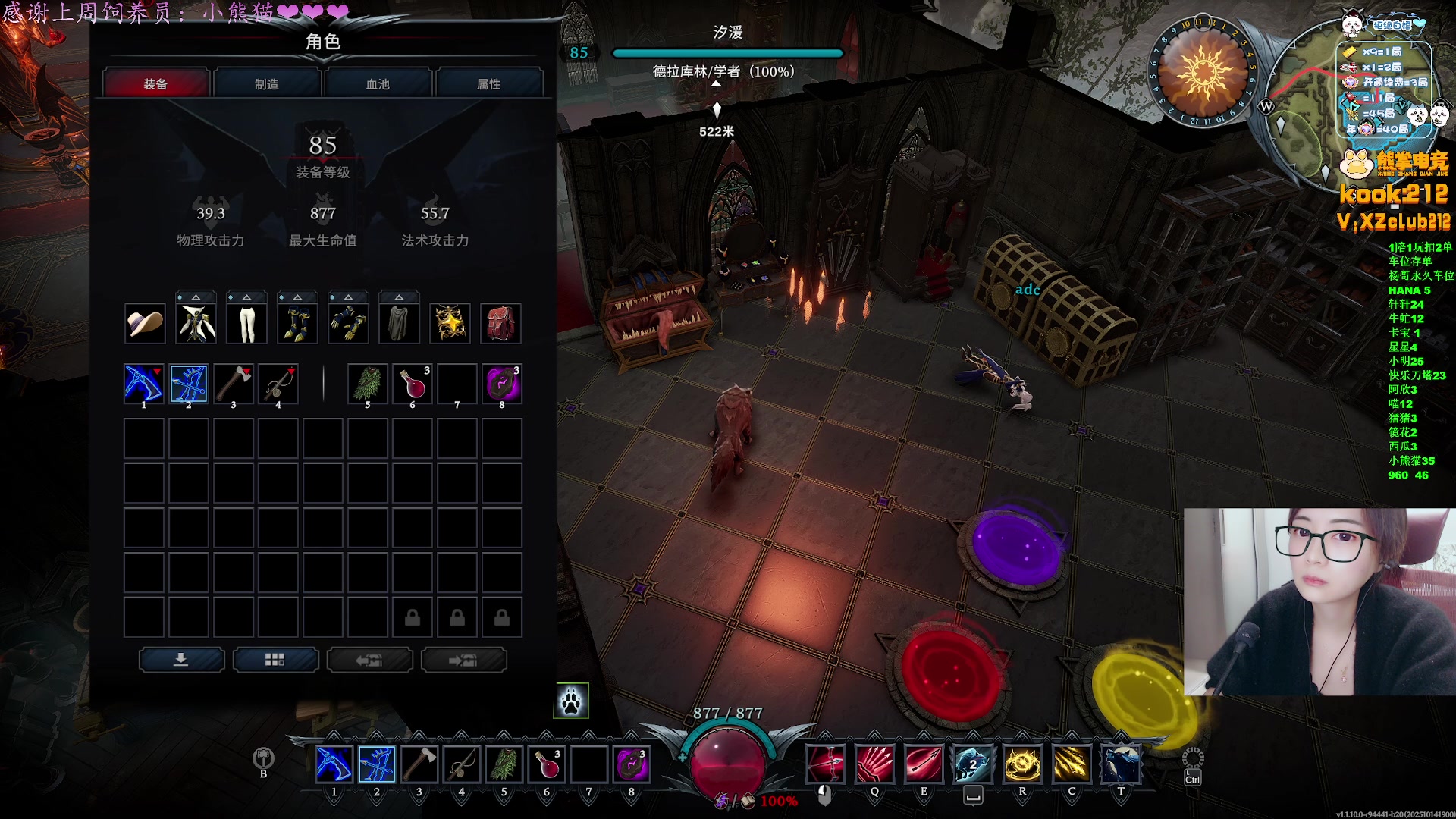
Task: Activate the wolf ability icon on T
Action: point(1120,764)
